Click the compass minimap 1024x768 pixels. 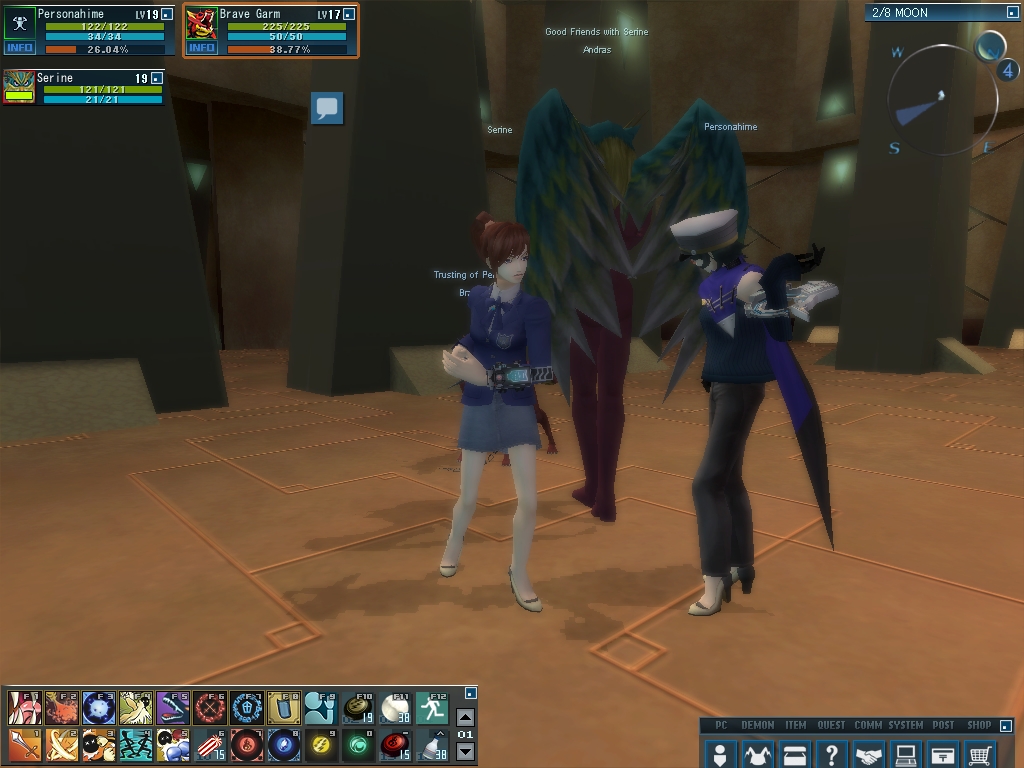(x=943, y=99)
